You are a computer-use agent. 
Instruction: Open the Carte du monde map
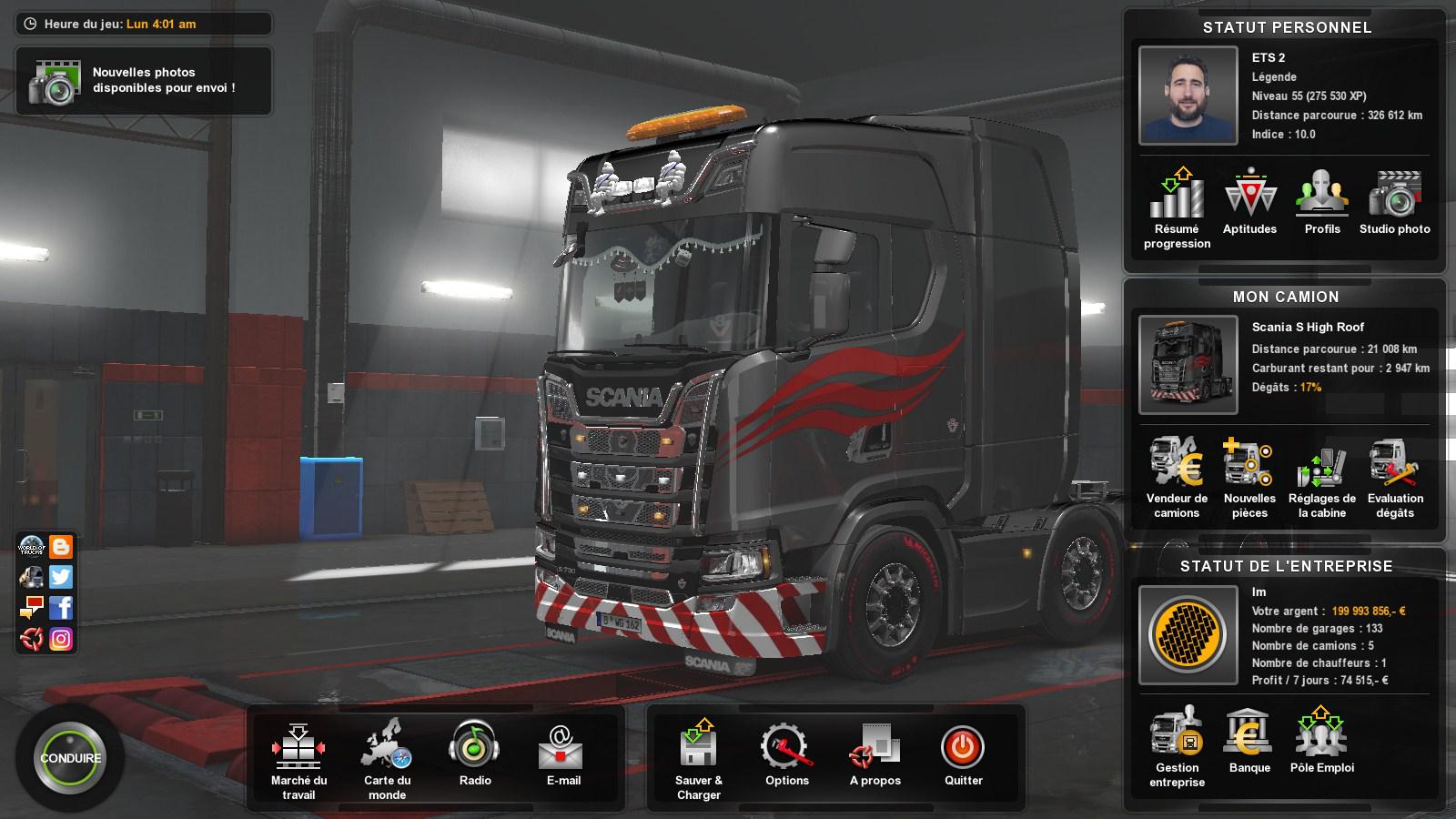[x=387, y=746]
